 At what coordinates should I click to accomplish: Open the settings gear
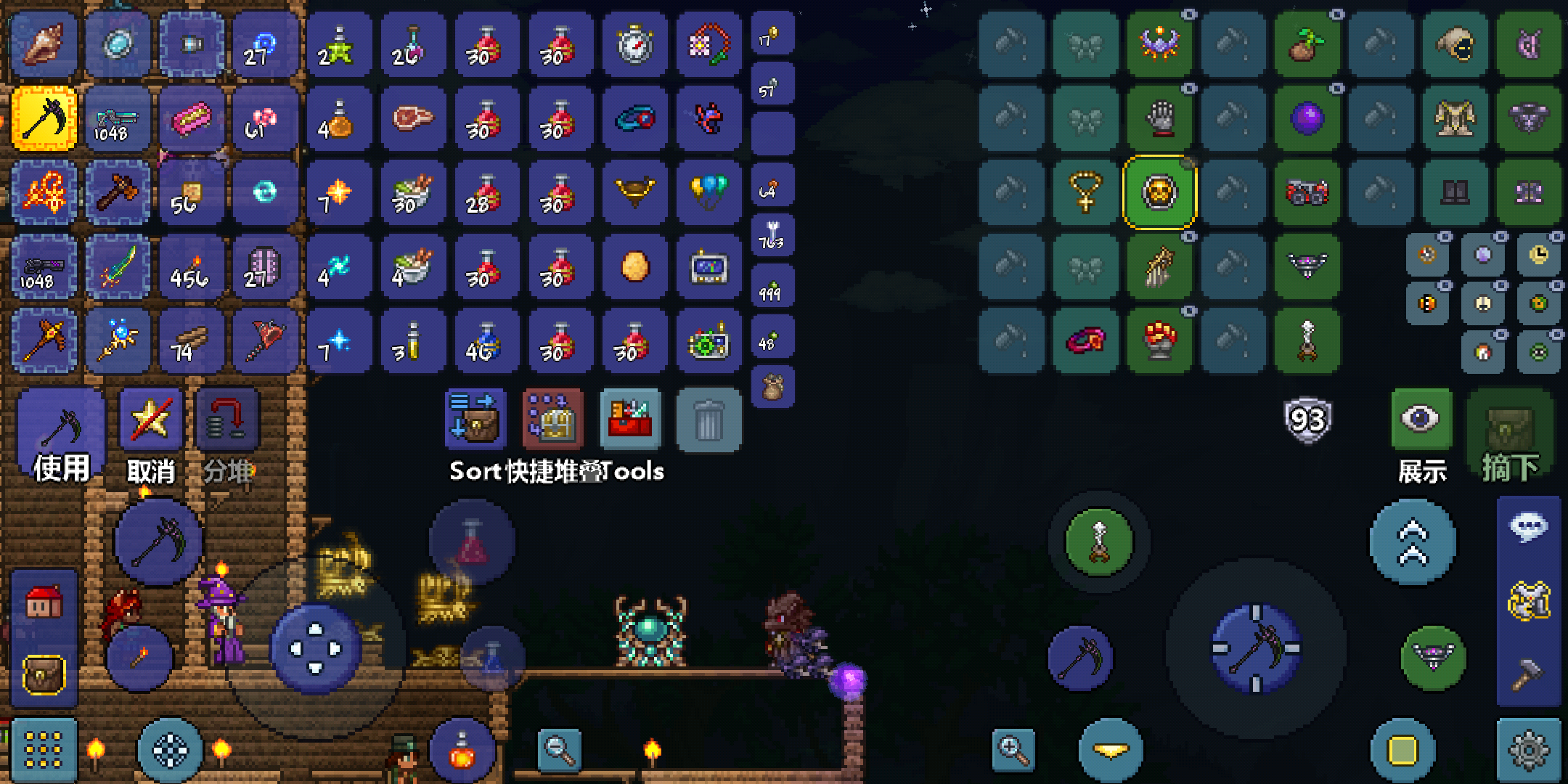pyautogui.click(x=1529, y=750)
